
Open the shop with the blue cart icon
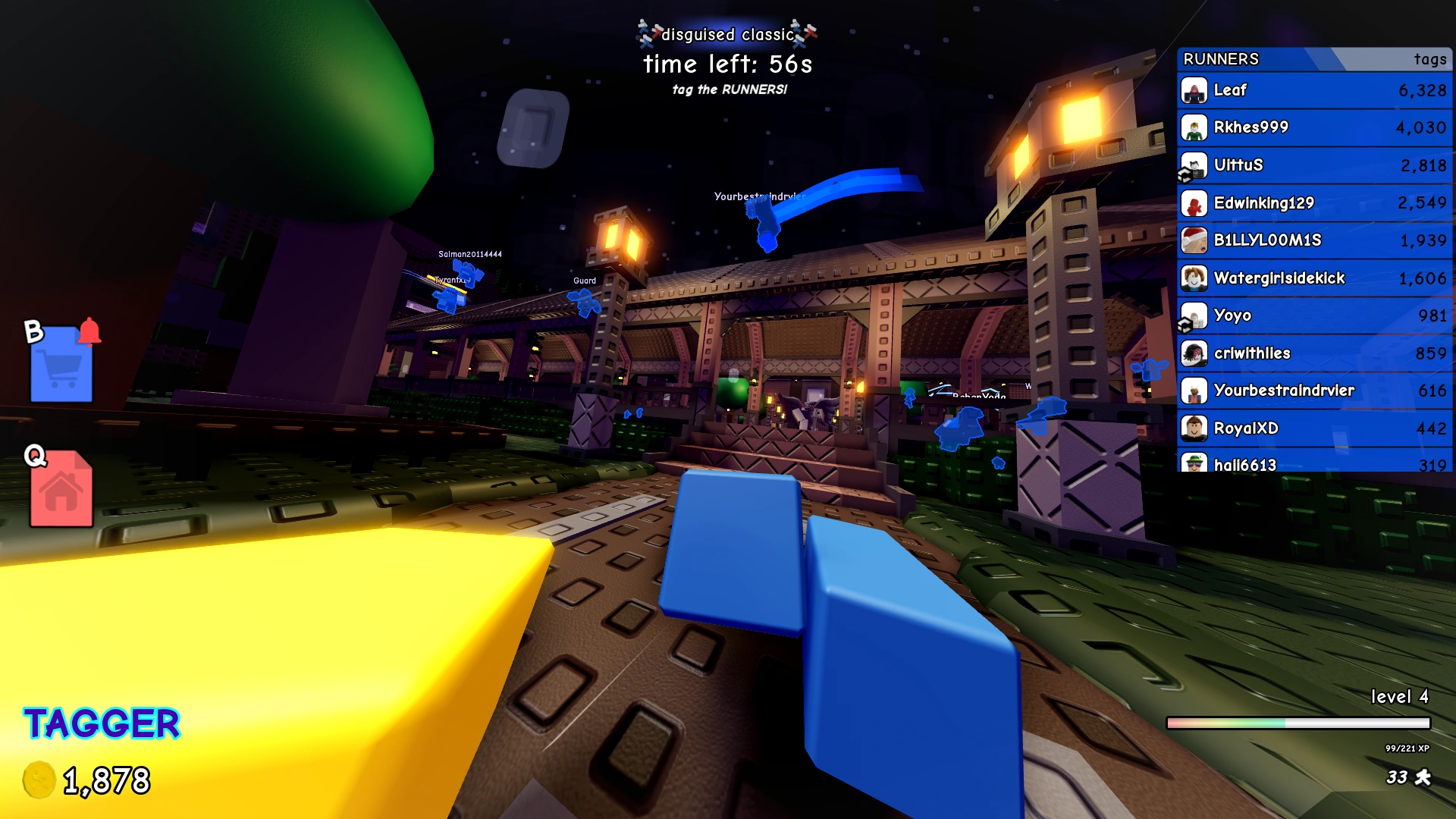[61, 368]
